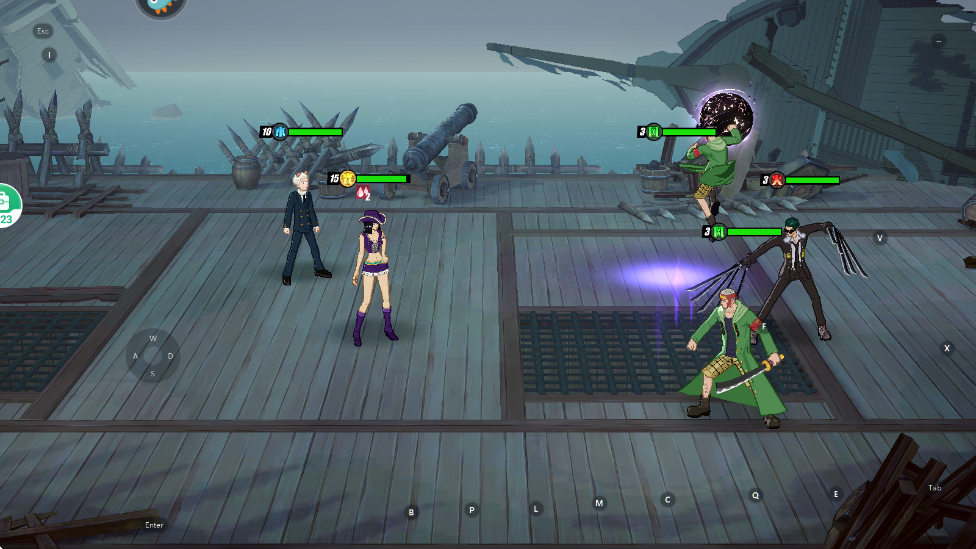Open the blue mascot overlay icon
976x549 pixels.
pyautogui.click(x=160, y=5)
